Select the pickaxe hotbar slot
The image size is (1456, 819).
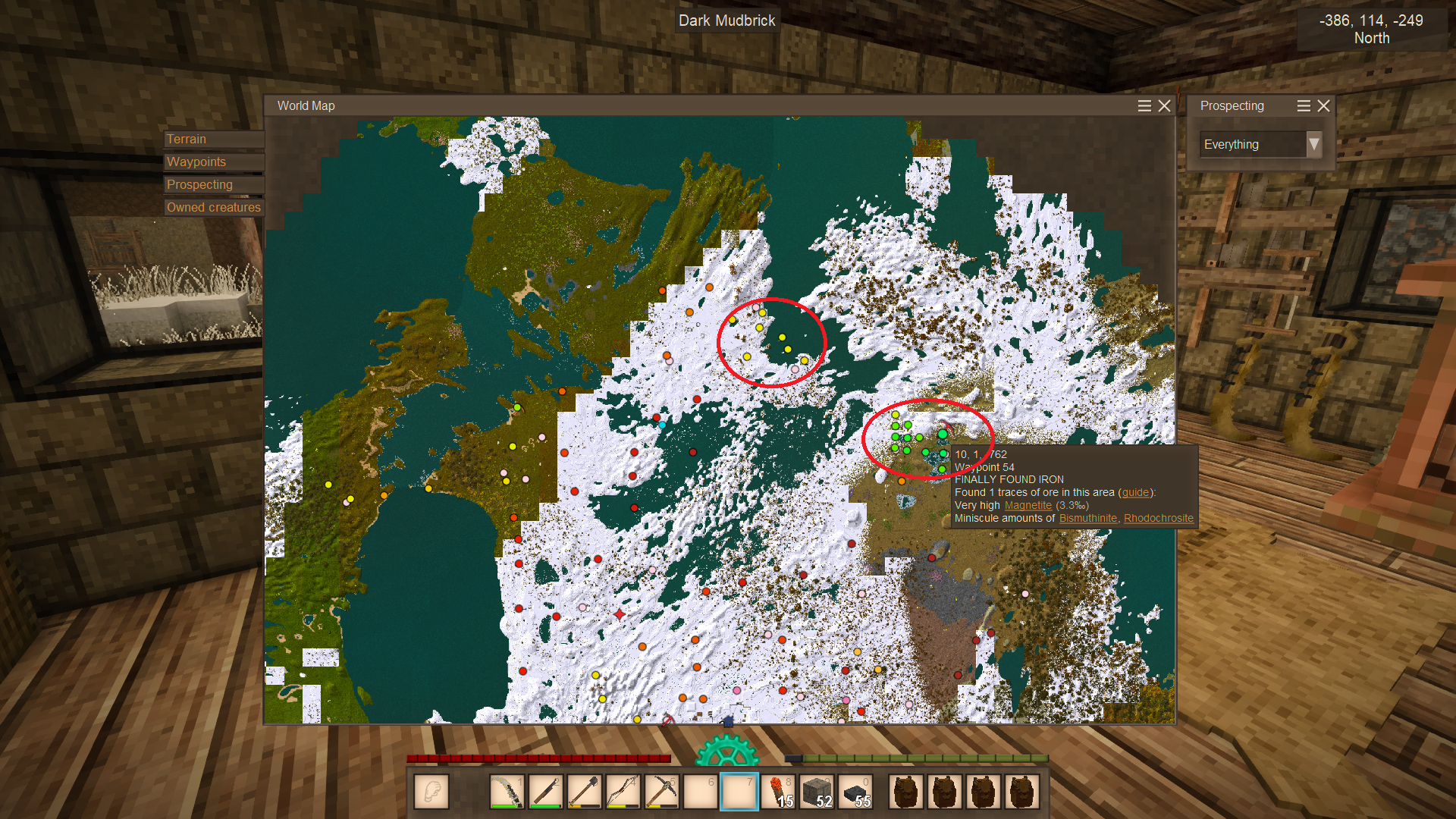point(662,792)
